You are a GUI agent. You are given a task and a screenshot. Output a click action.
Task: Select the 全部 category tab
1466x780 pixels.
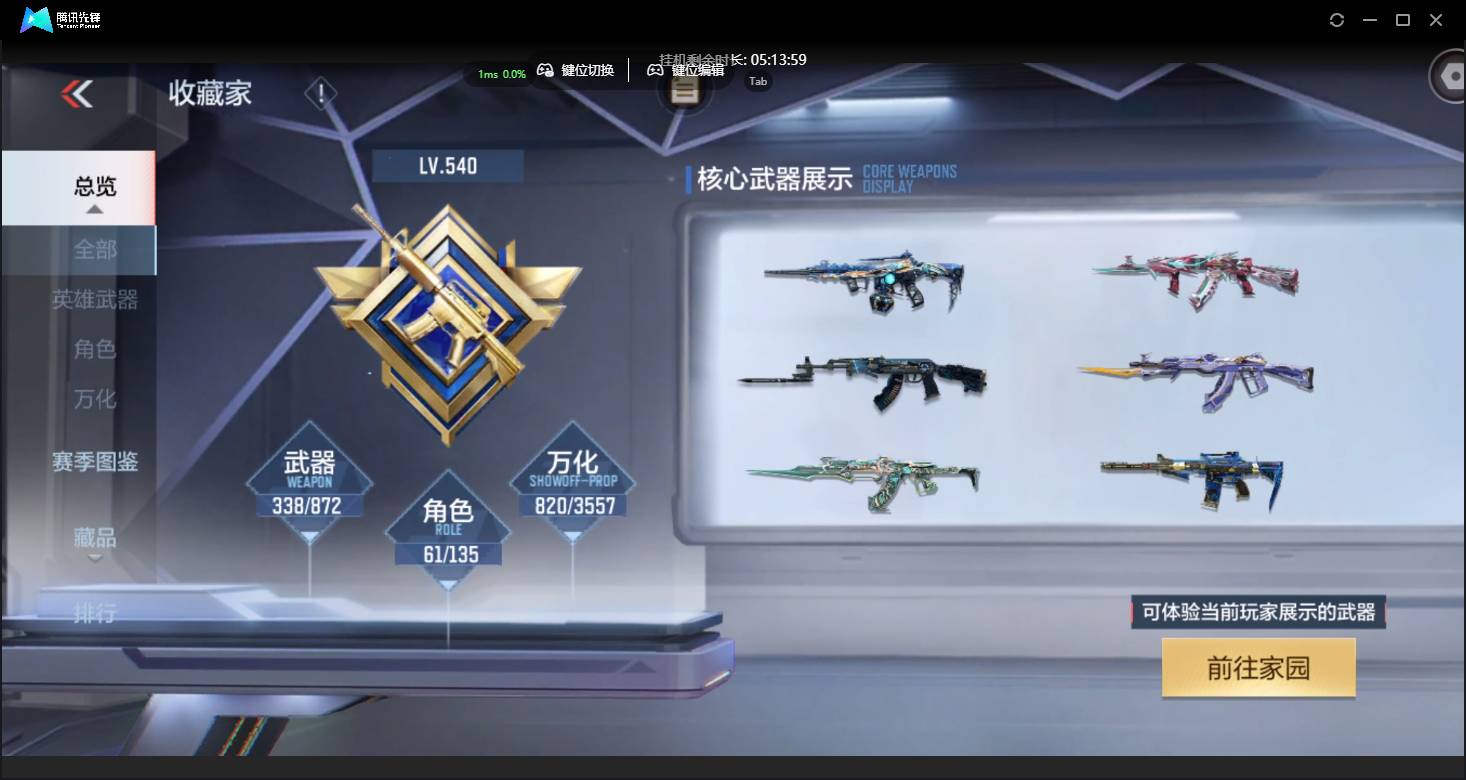(x=95, y=250)
